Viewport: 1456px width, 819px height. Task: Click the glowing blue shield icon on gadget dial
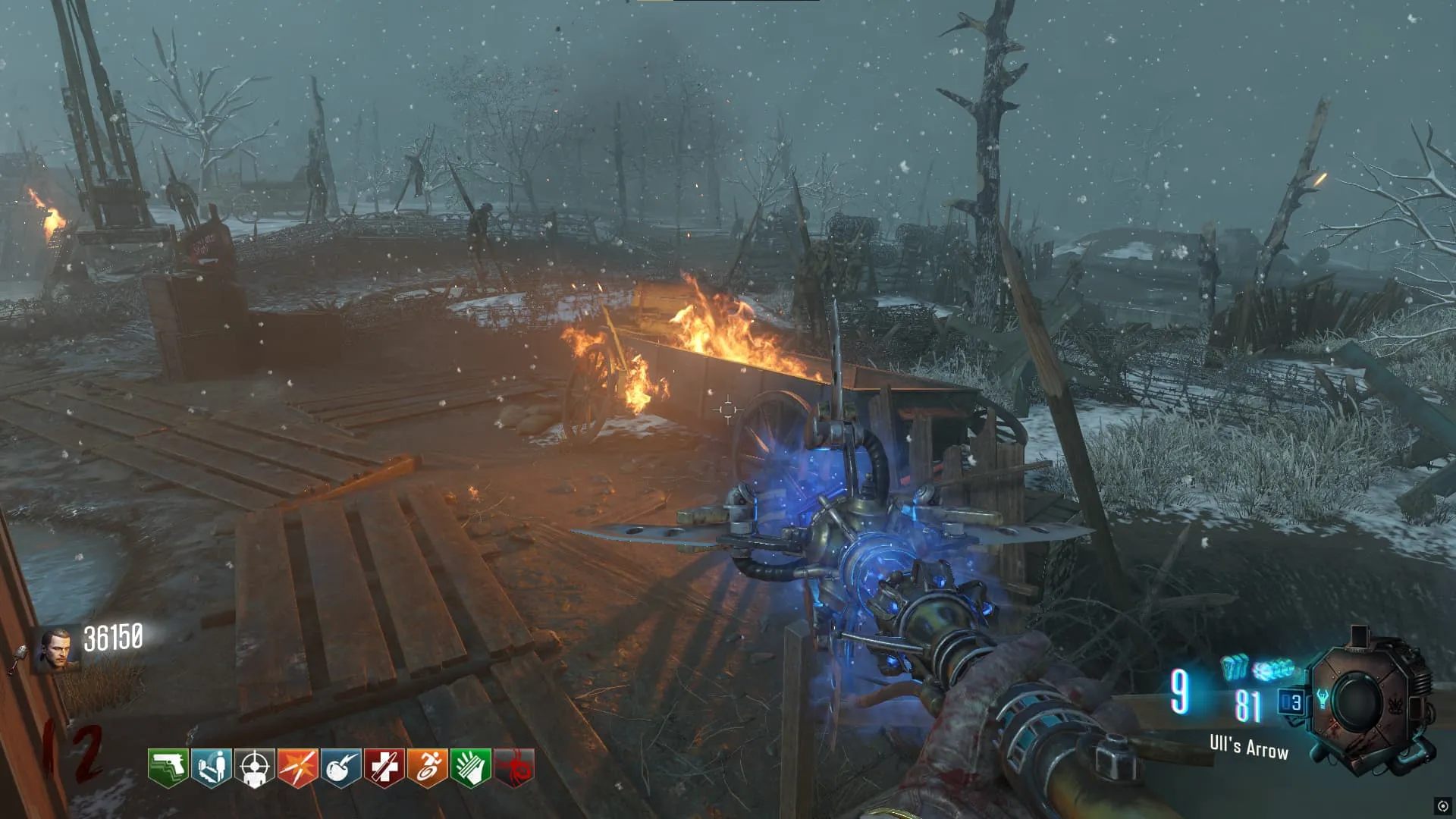(x=1323, y=698)
